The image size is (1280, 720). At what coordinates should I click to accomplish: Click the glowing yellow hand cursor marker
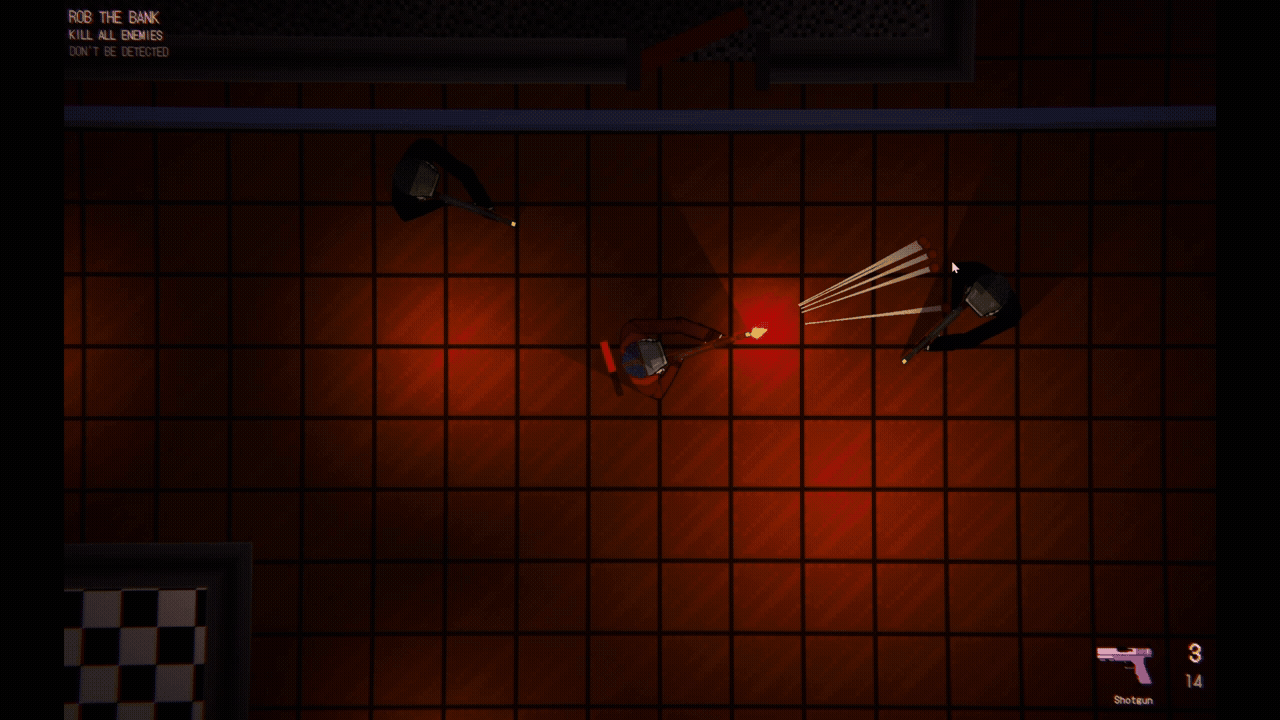coord(757,331)
